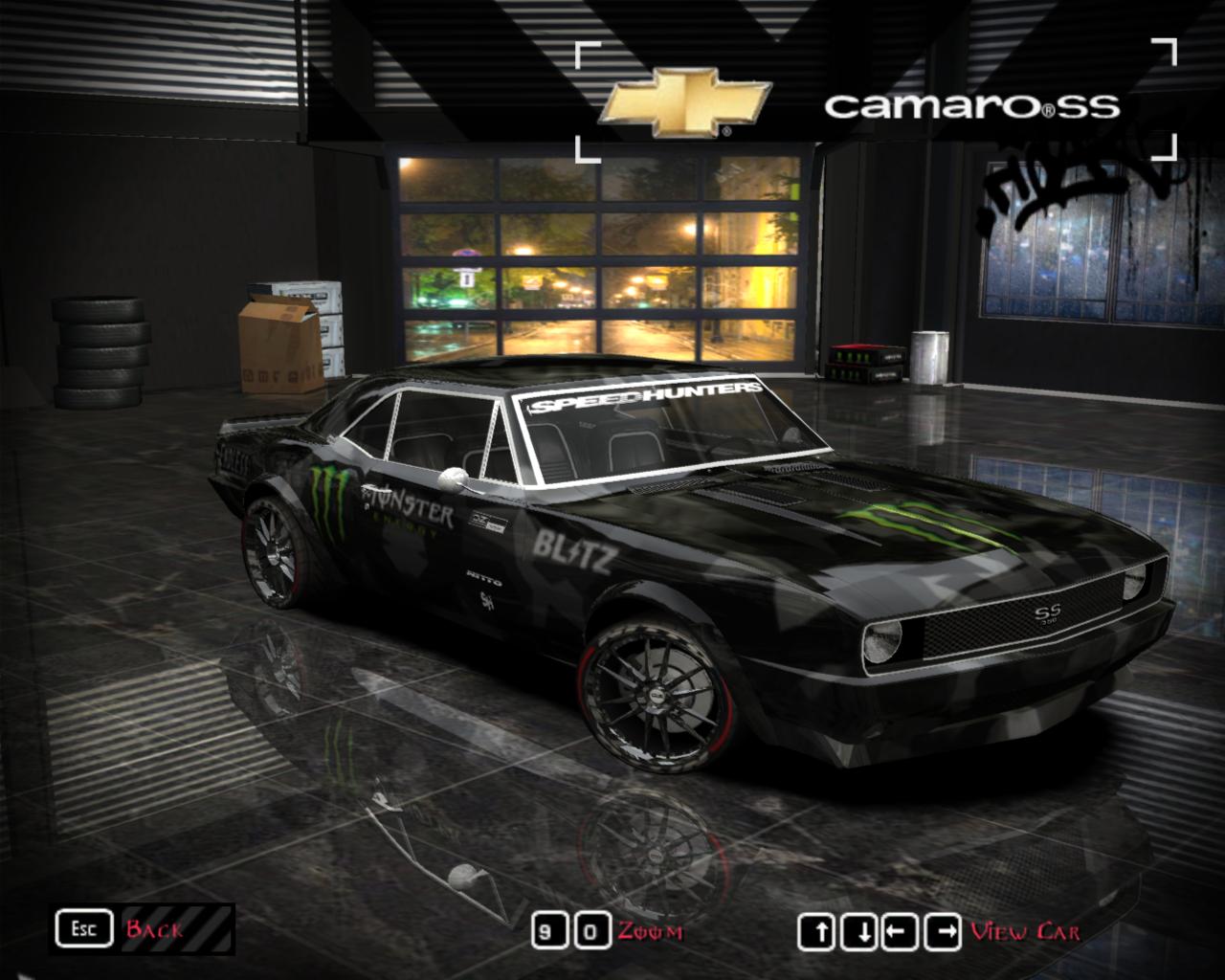The width and height of the screenshot is (1225, 980).
Task: Click the Back label next to Esc
Action: (156, 927)
